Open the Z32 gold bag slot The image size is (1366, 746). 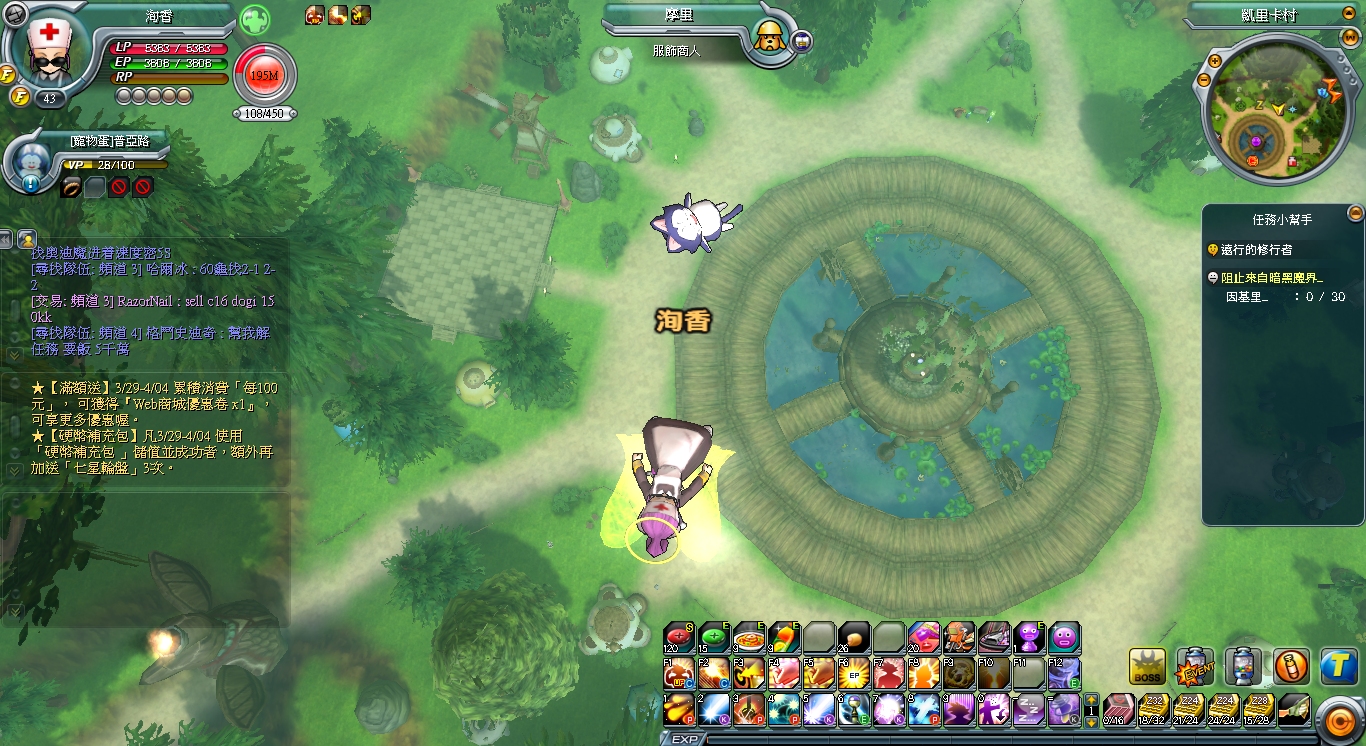pyautogui.click(x=1154, y=709)
